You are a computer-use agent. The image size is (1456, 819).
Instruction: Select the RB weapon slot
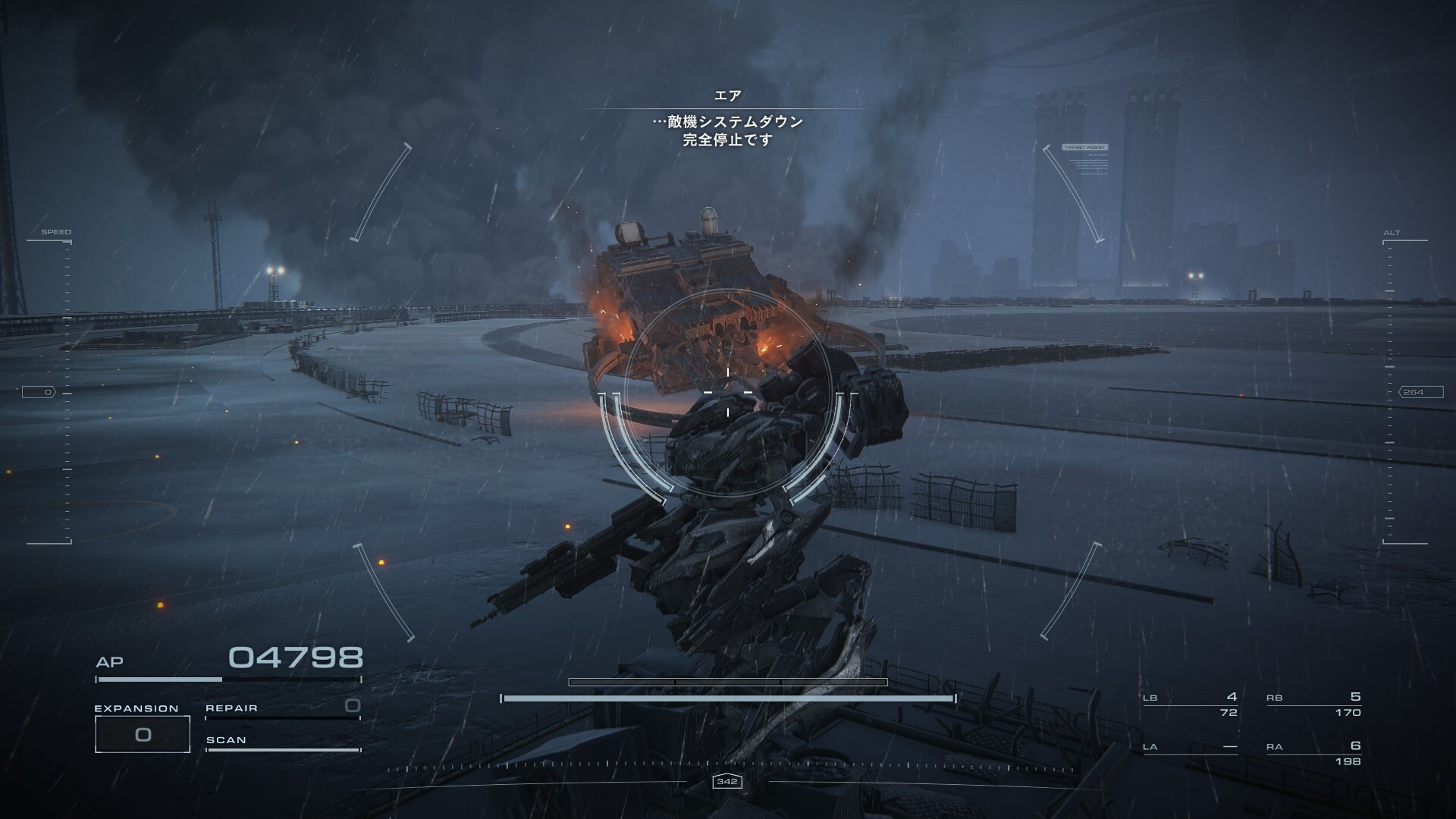(1313, 704)
